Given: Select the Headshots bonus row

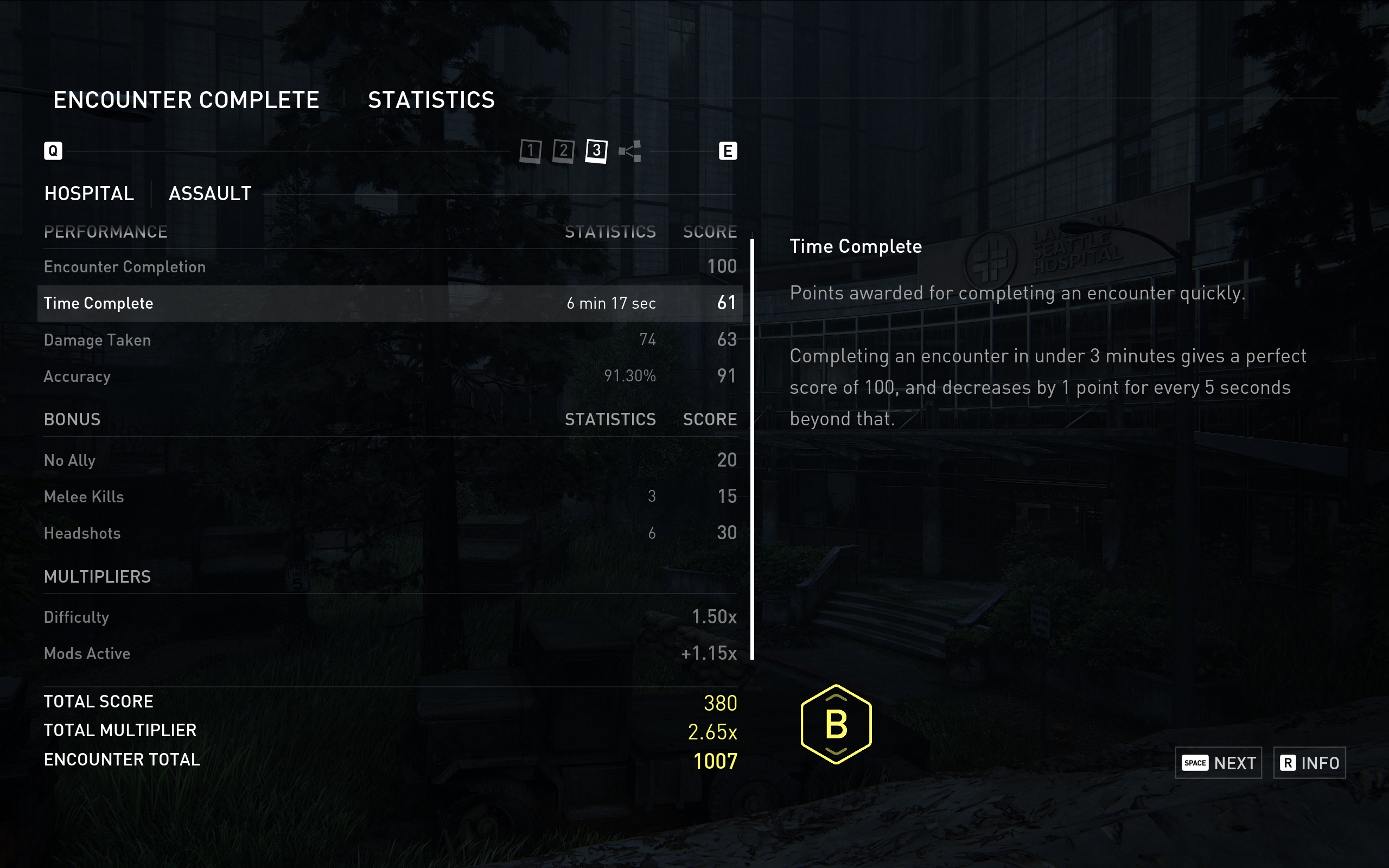Looking at the screenshot, I should tap(389, 533).
